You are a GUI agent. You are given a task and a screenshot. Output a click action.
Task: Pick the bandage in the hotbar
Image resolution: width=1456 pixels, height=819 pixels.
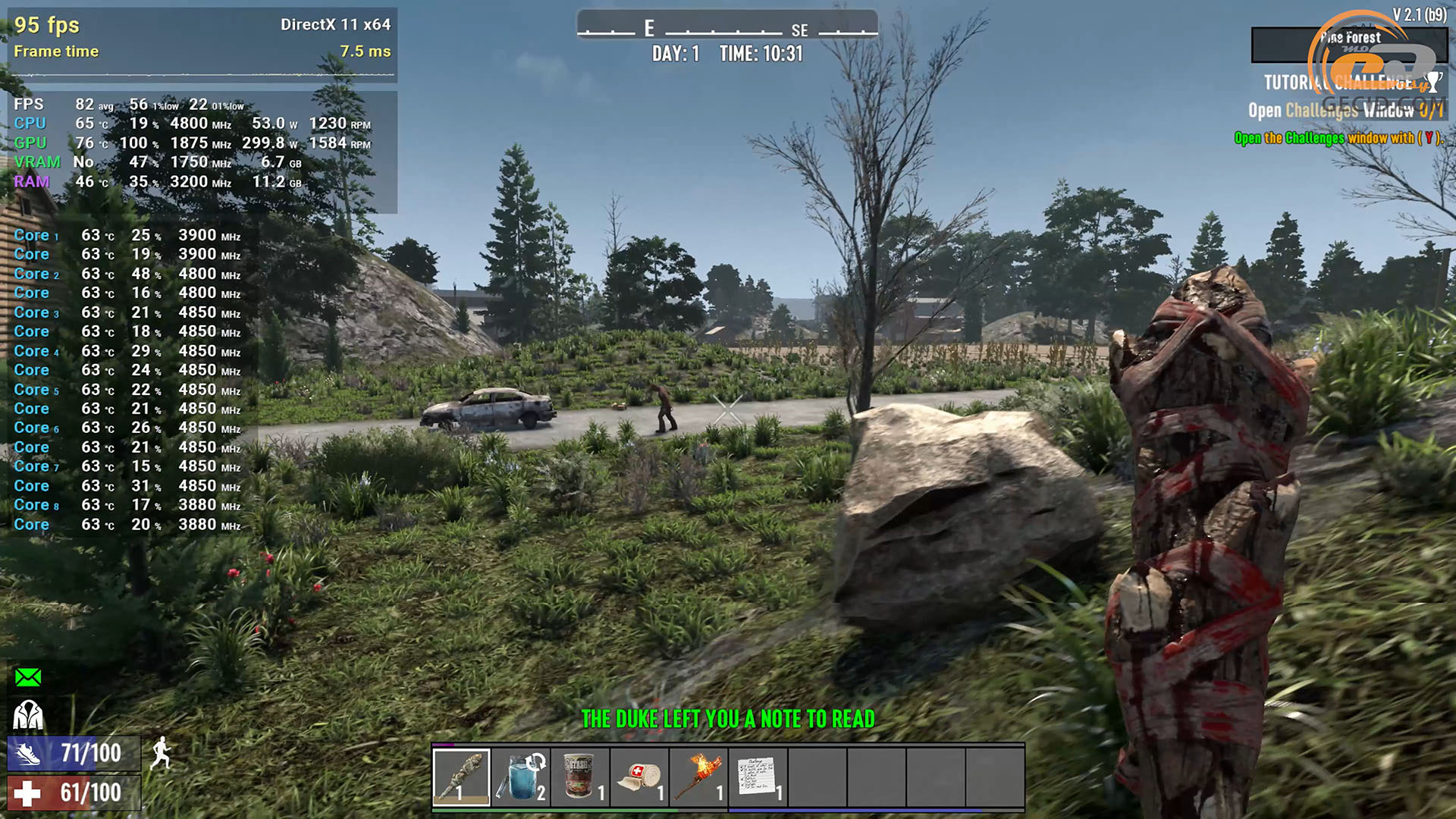tap(639, 776)
